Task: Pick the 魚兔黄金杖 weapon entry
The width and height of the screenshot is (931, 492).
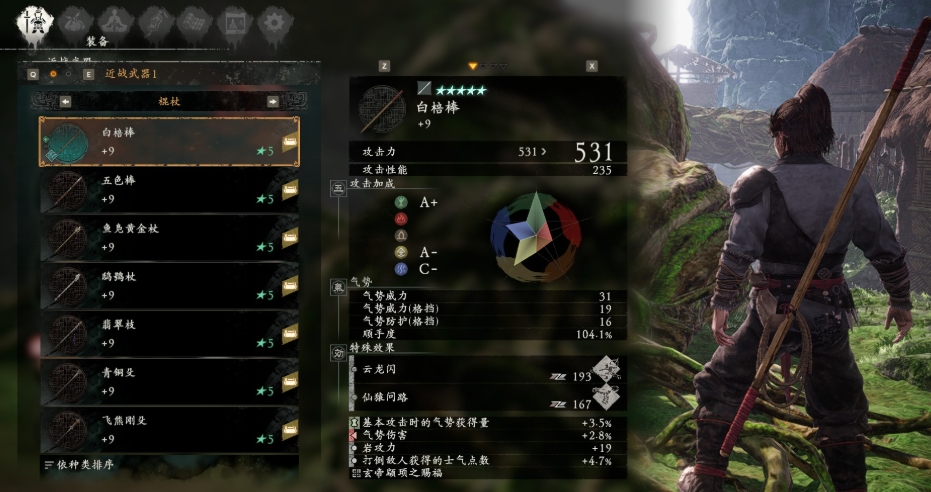Action: pyautogui.click(x=168, y=237)
